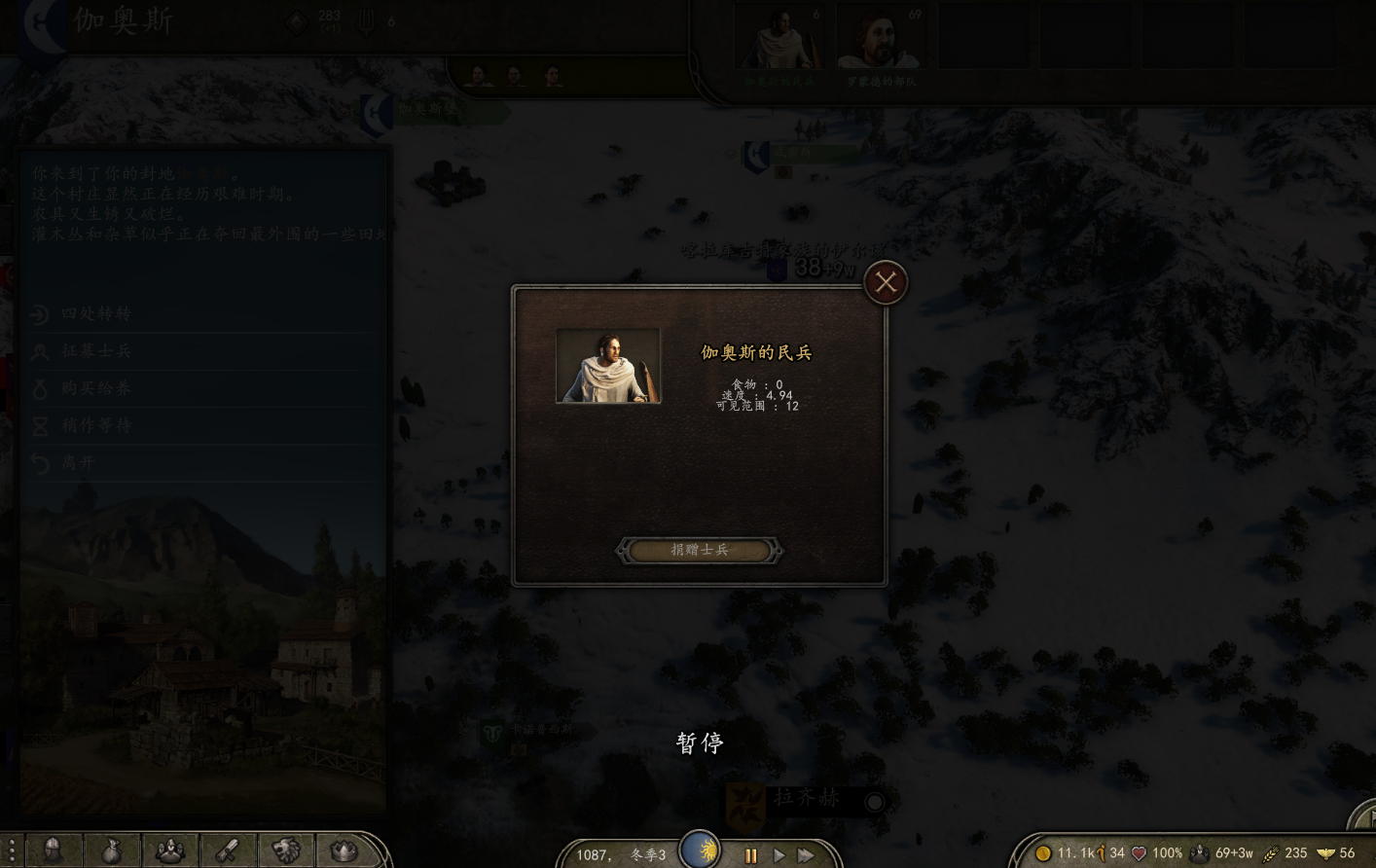Open the kingdom crown icon
Screen dimensions: 1376x868
click(344, 850)
